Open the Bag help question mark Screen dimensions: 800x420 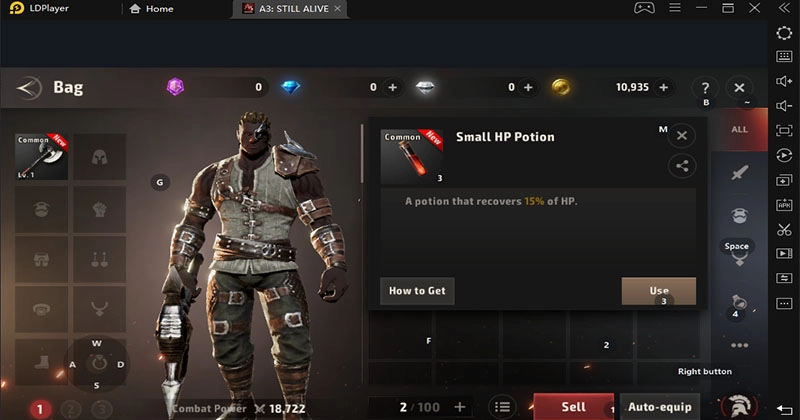tap(705, 88)
